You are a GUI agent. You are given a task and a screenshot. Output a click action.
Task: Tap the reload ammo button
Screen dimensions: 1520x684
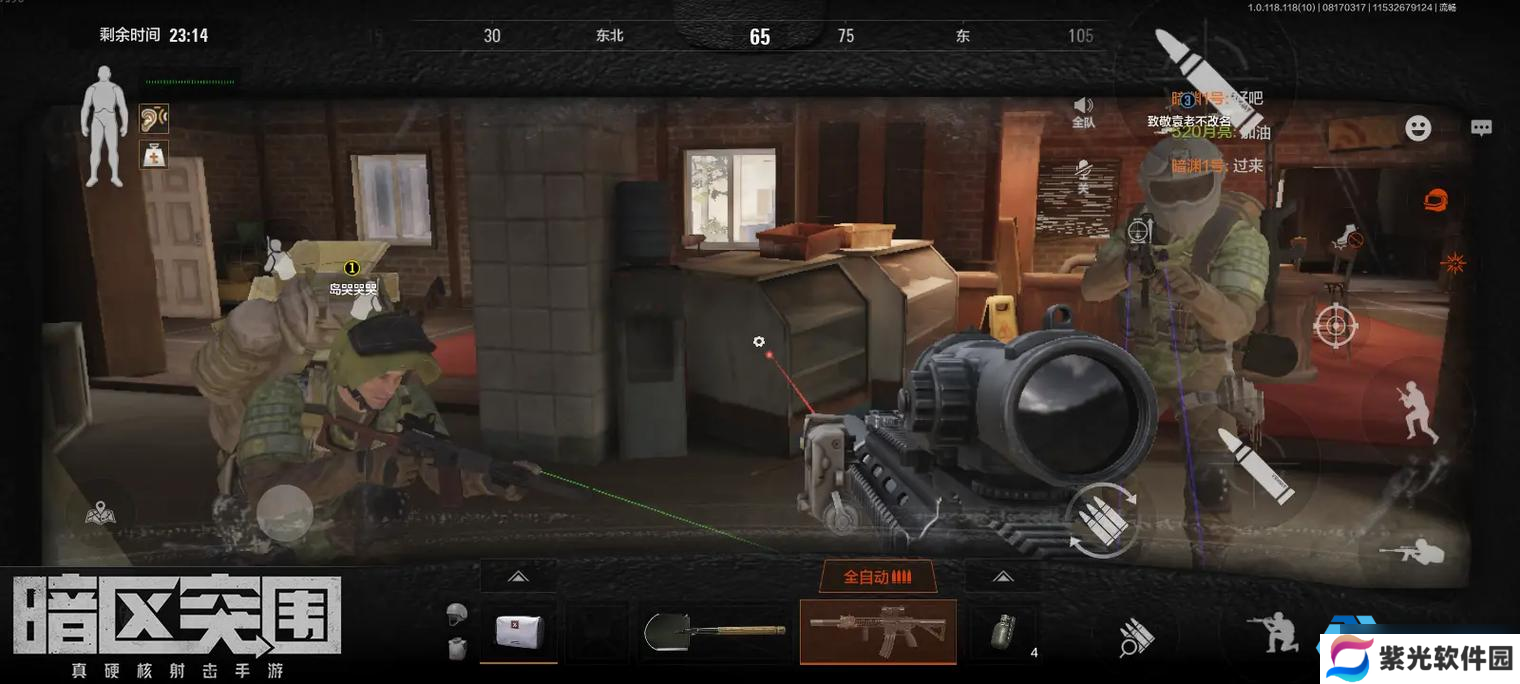pyautogui.click(x=1102, y=519)
